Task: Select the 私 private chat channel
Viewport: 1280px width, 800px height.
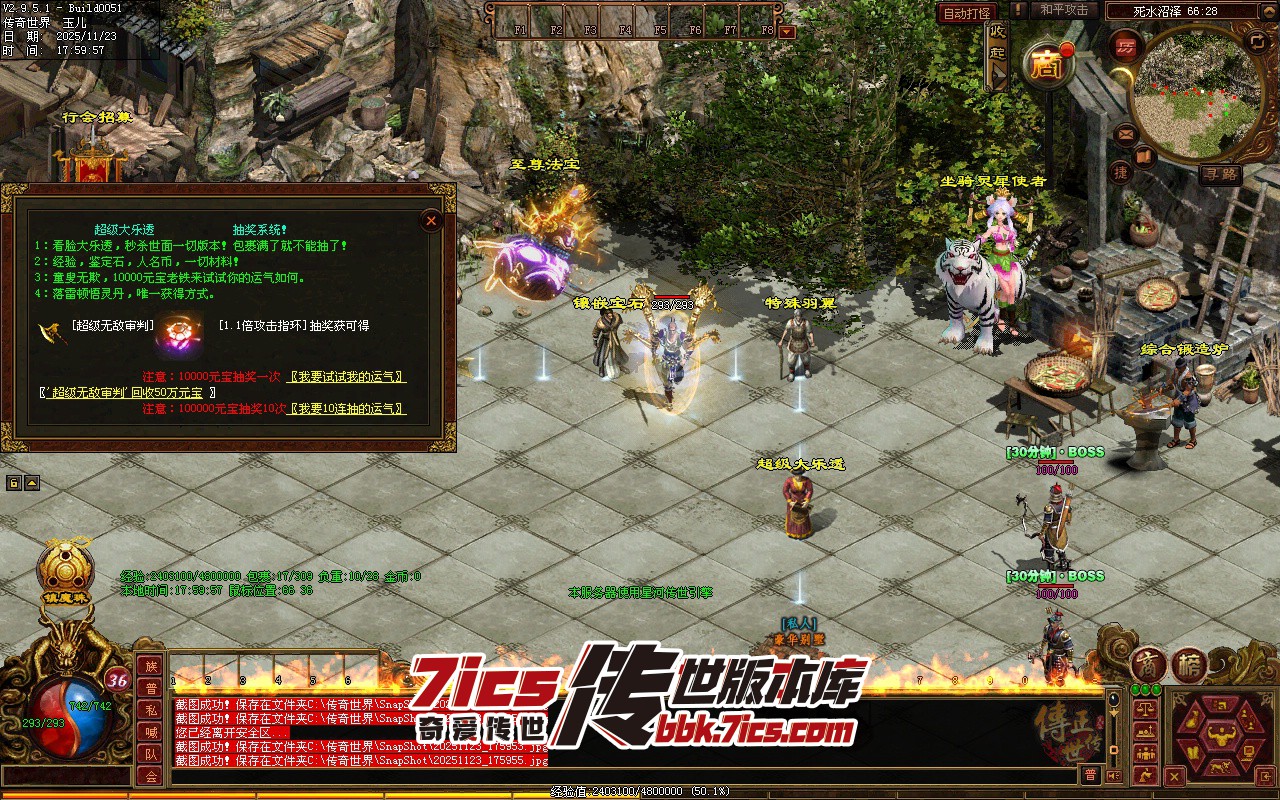Action: pos(151,710)
